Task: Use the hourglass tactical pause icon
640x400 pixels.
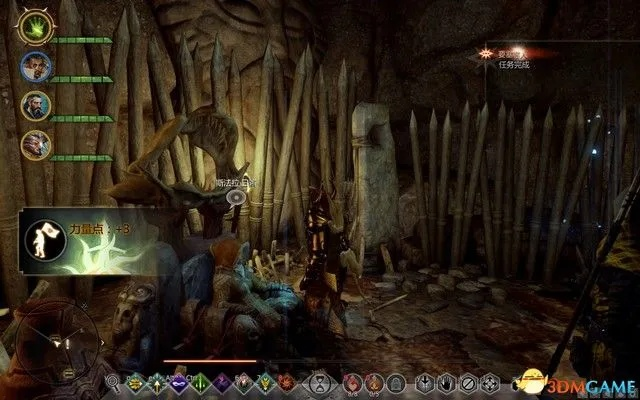Action: (318, 382)
